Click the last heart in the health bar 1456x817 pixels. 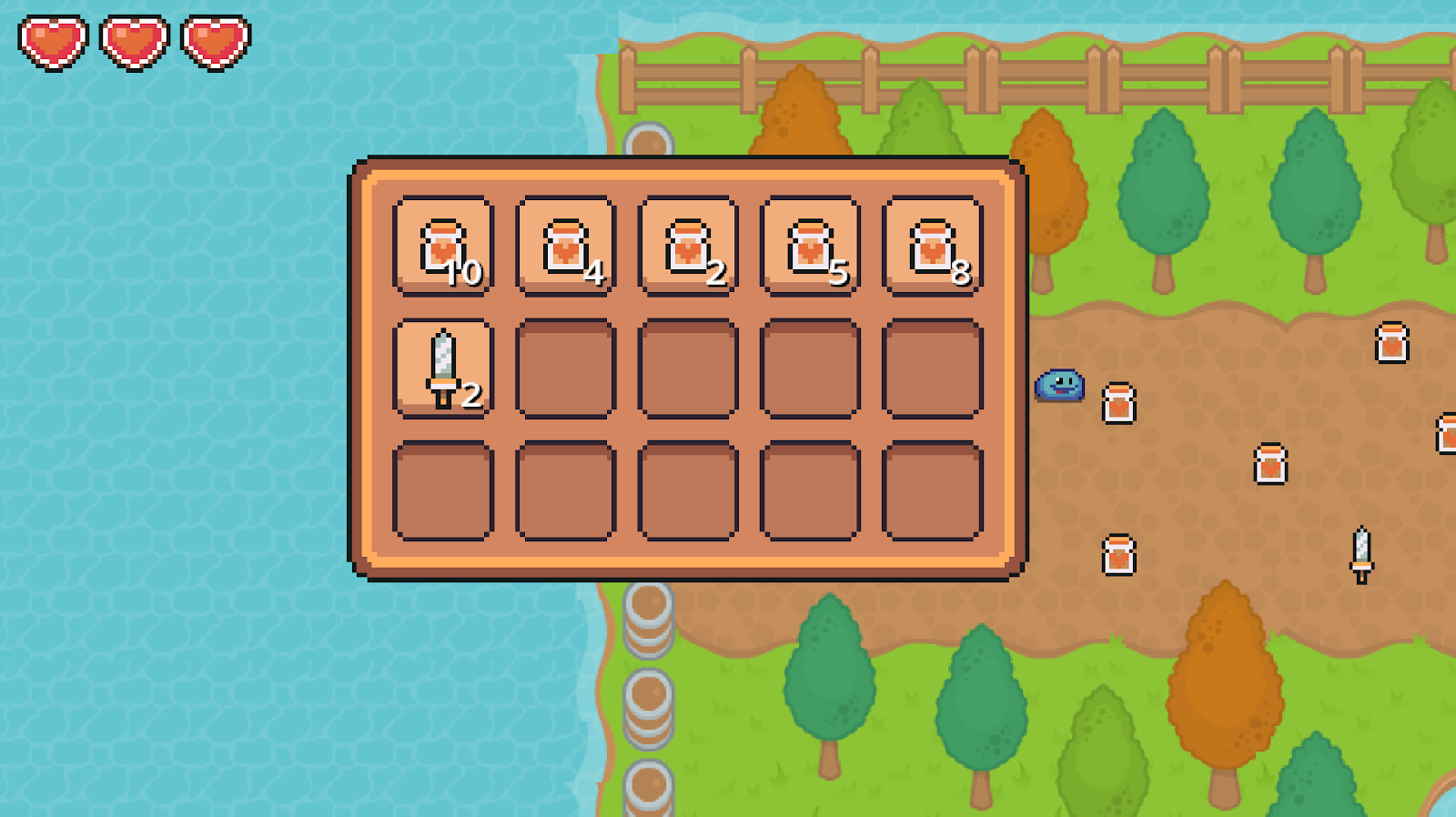214,40
